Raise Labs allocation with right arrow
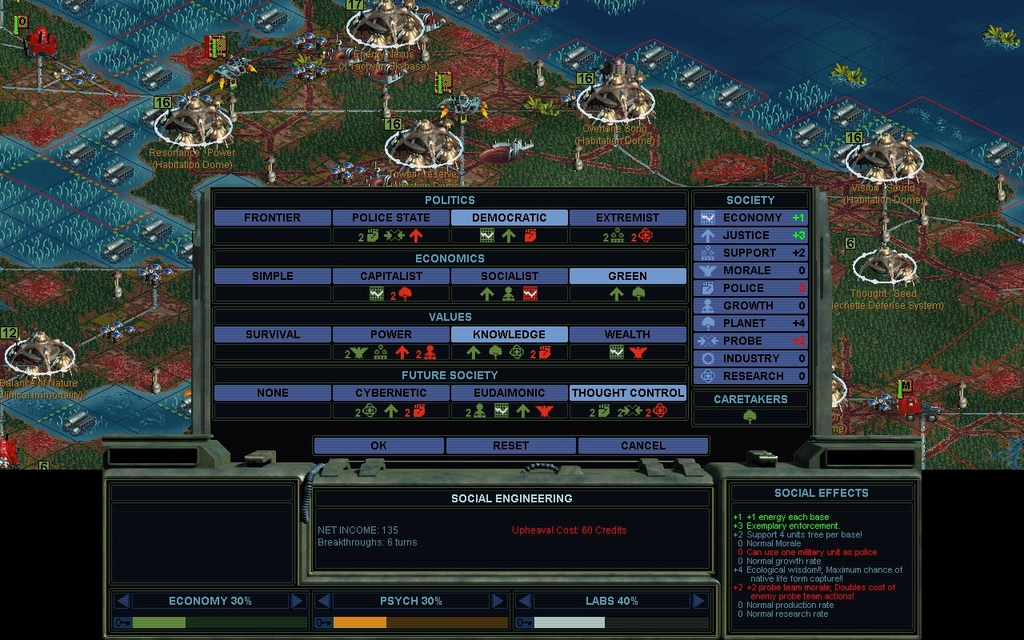The height and width of the screenshot is (640, 1024). (697, 601)
